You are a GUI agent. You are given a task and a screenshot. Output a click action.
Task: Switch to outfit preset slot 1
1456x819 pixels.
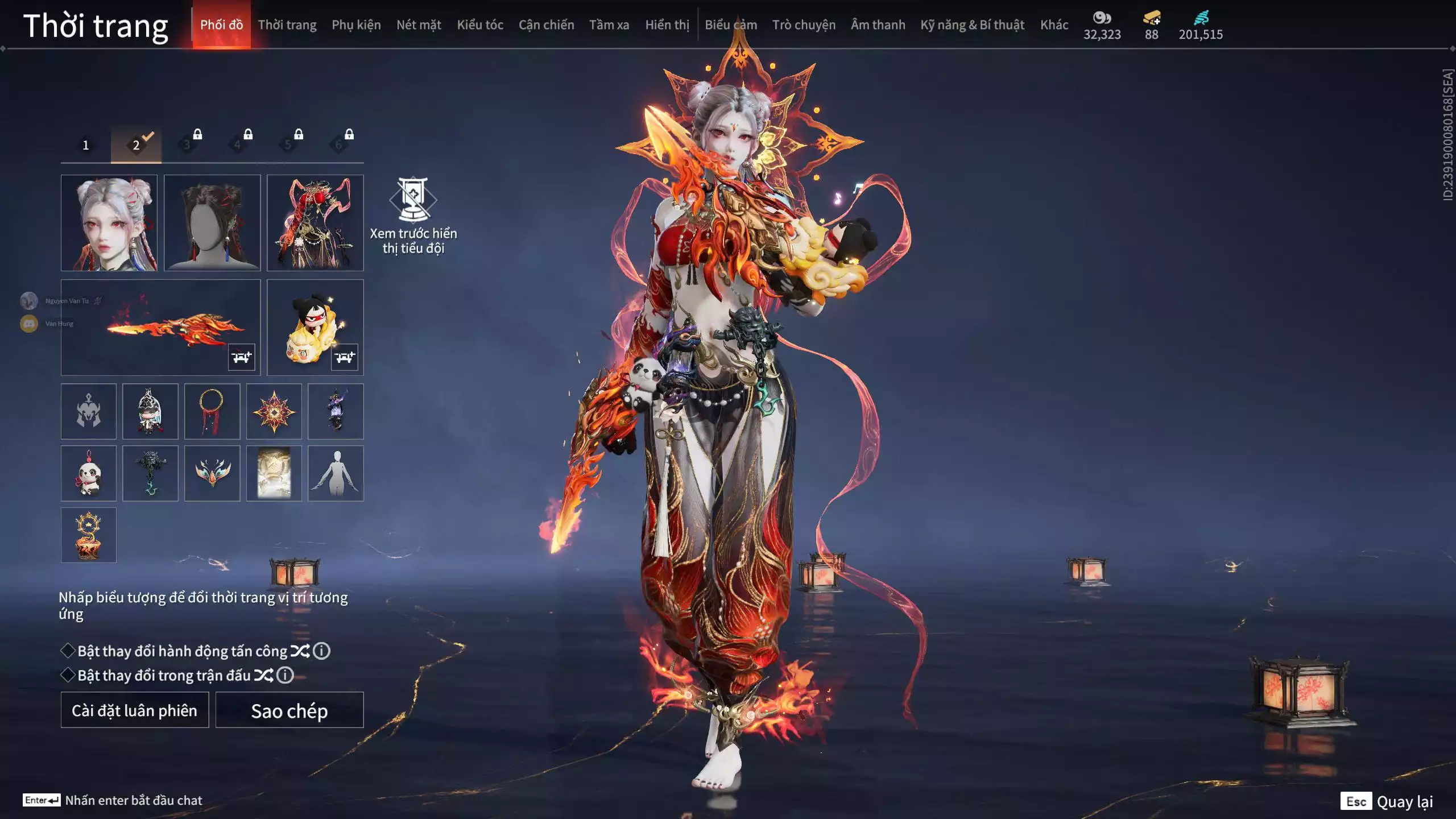pyautogui.click(x=86, y=144)
